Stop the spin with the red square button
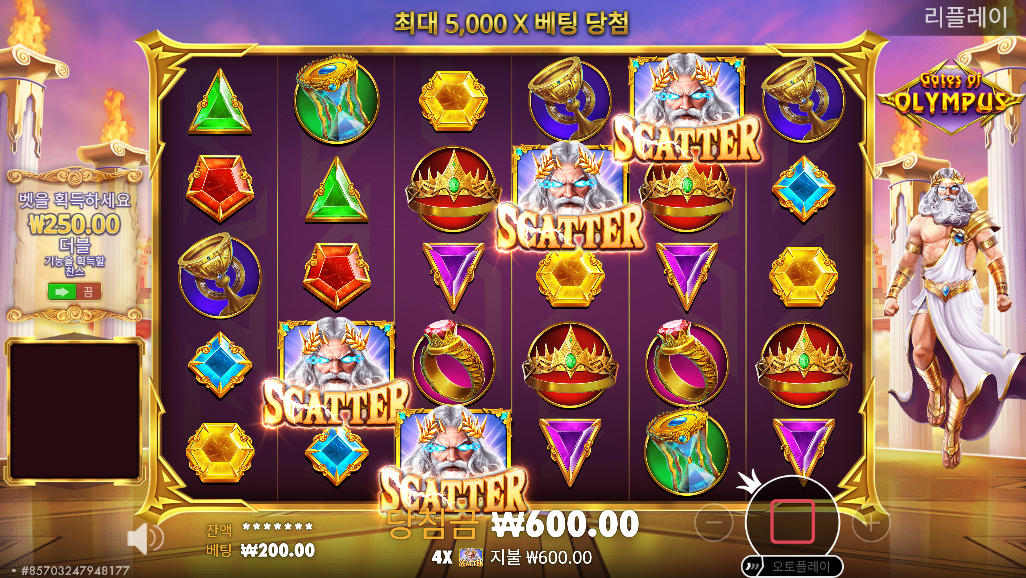The height and width of the screenshot is (578, 1026). pyautogui.click(x=792, y=521)
